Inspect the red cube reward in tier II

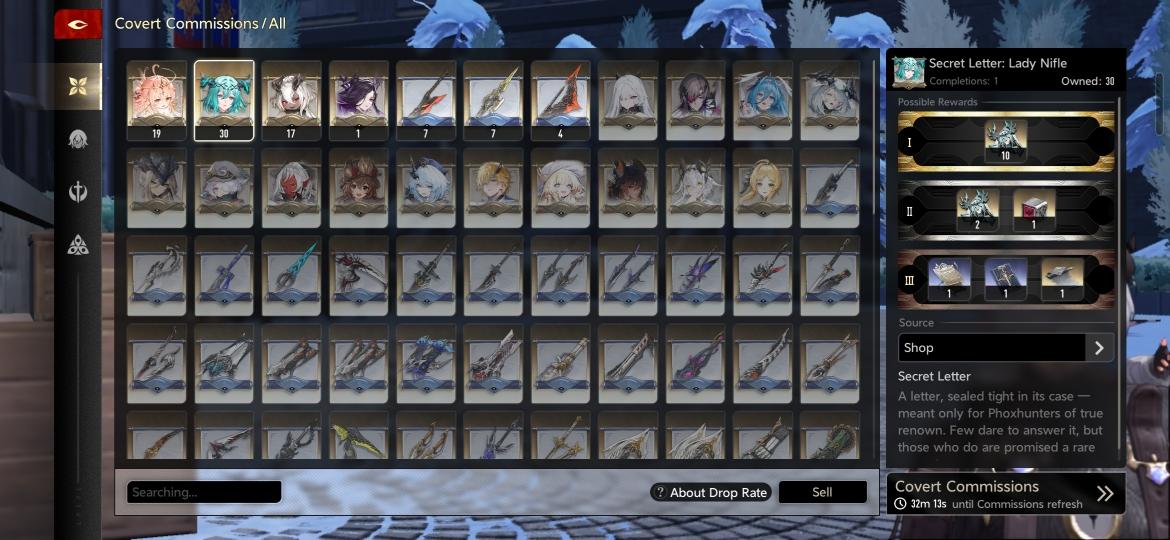(x=1034, y=208)
